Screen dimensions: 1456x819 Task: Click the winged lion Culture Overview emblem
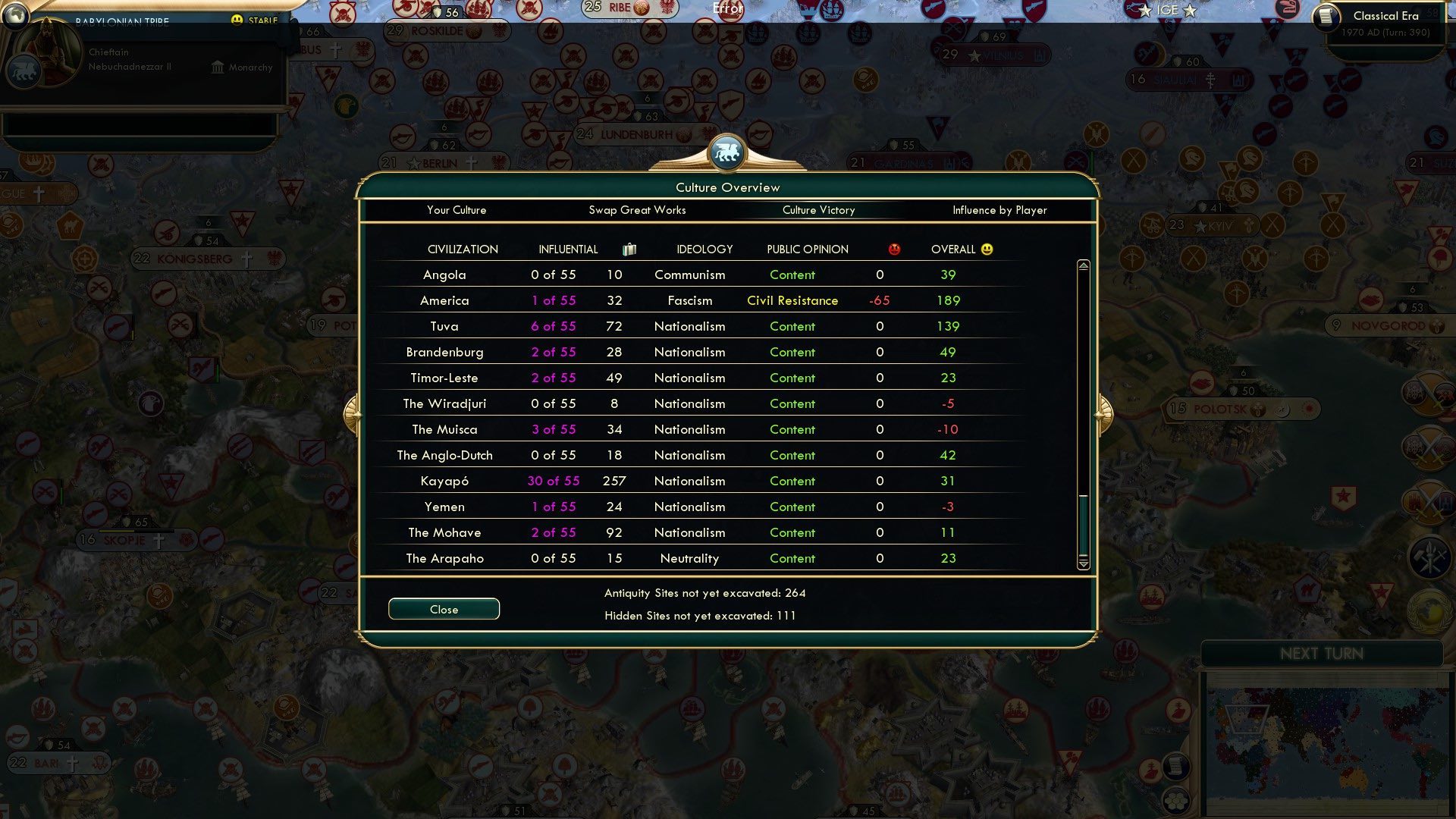coord(727,152)
